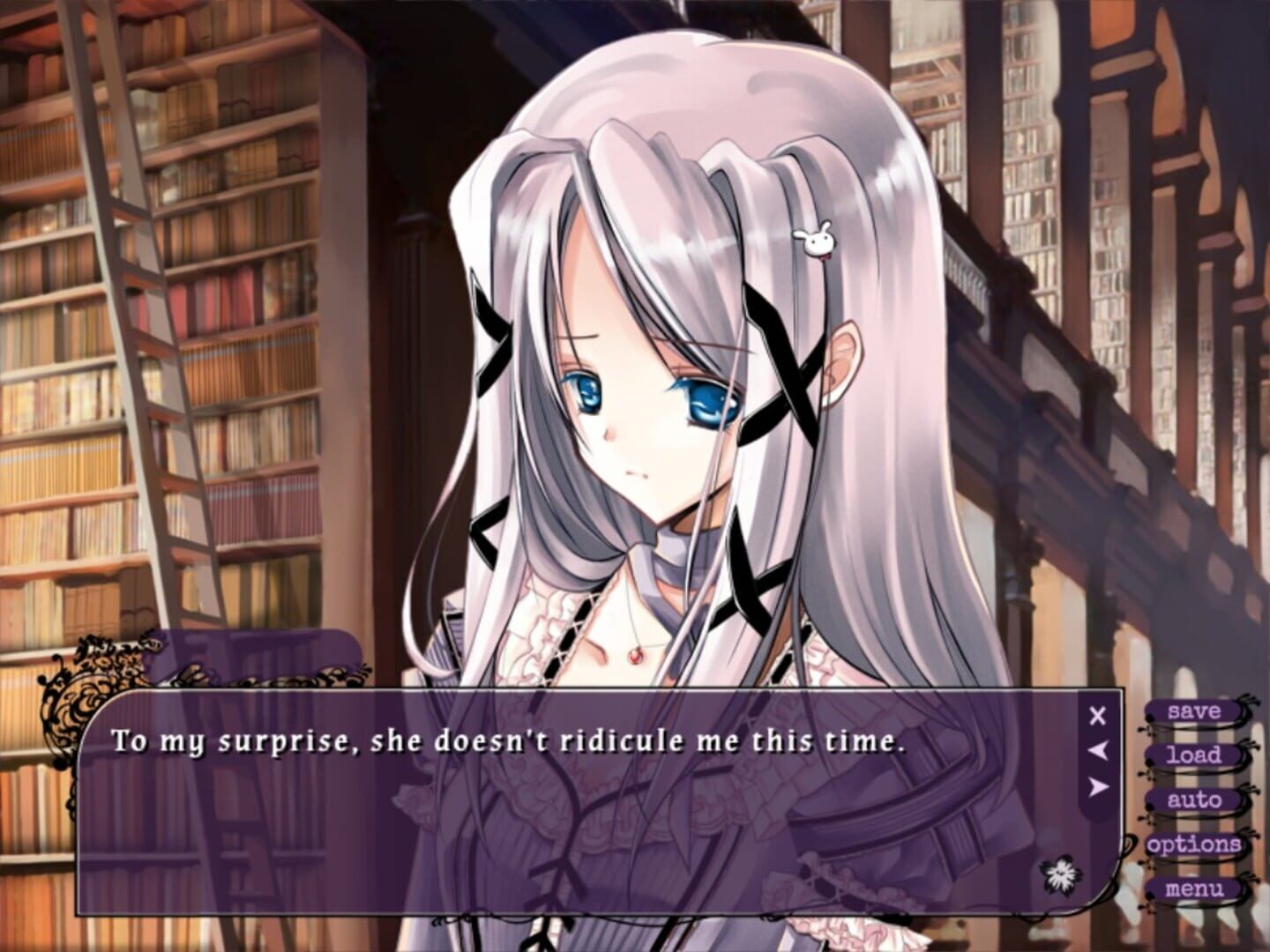Load a previously saved game
Viewport: 1270px width, 952px height.
1195,755
